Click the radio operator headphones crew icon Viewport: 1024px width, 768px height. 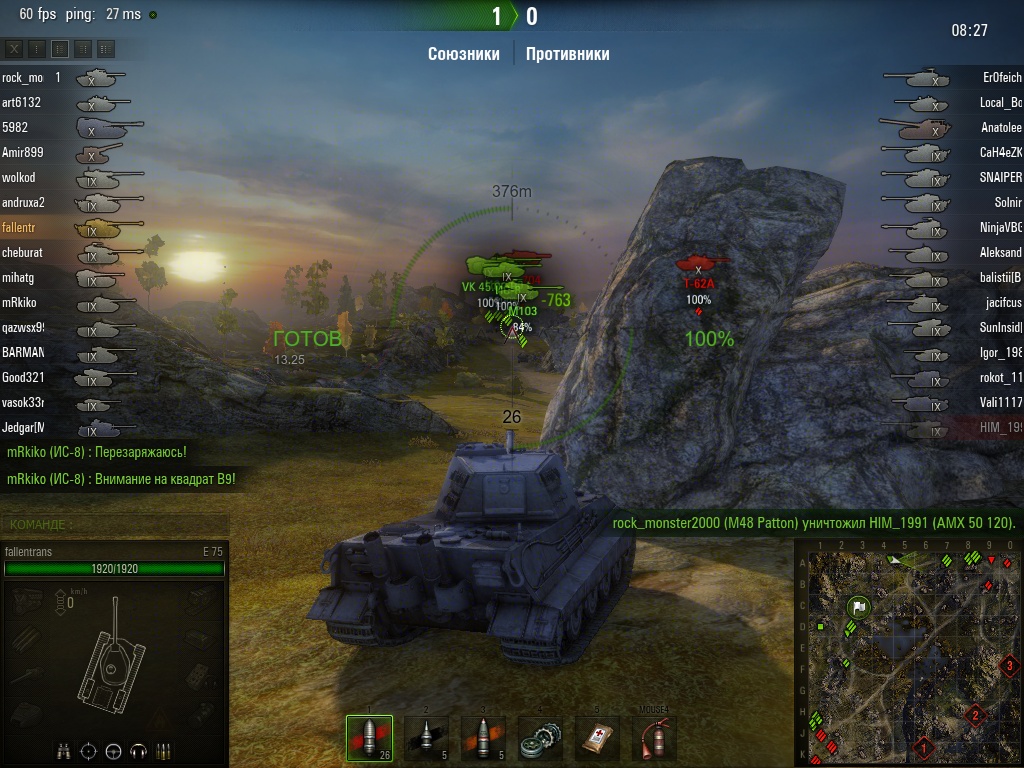coord(137,750)
